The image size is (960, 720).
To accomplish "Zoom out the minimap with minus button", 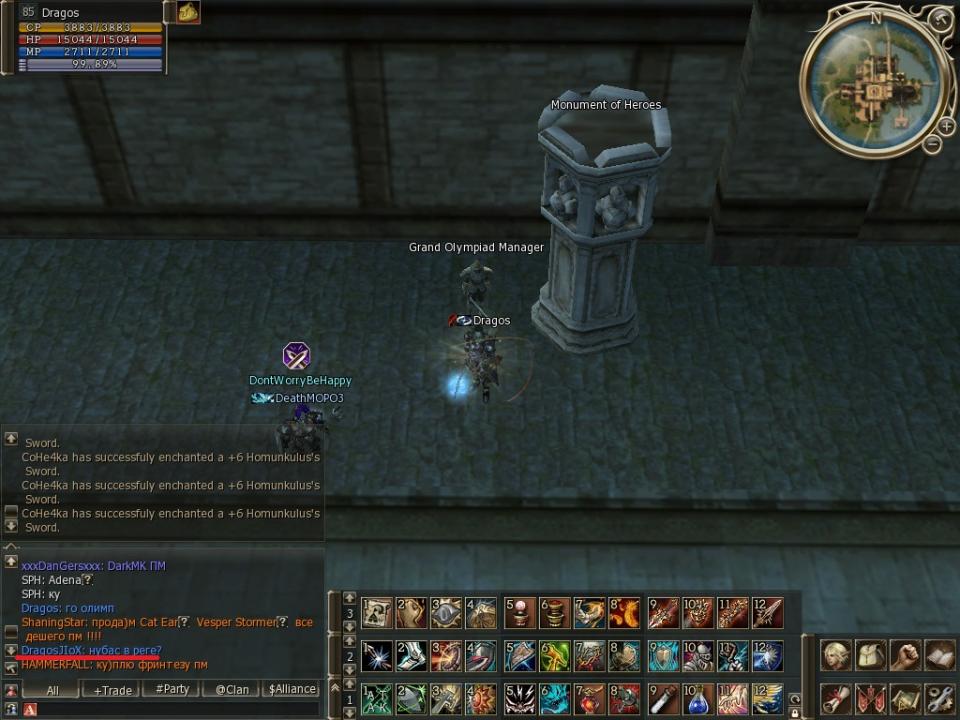I will 932,145.
